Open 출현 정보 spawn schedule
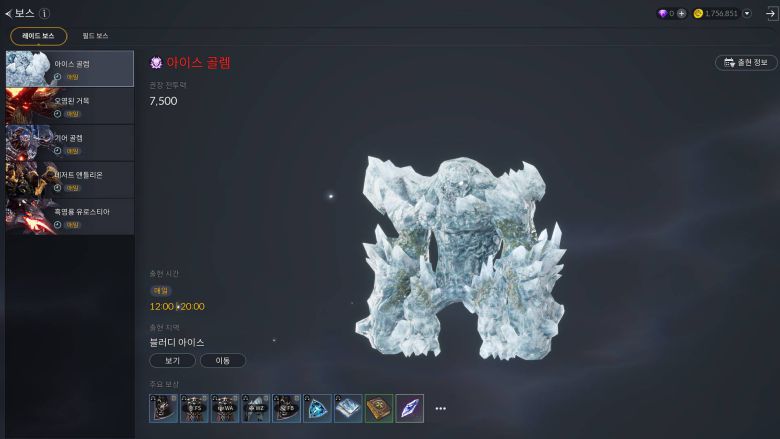780x439 pixels. tap(746, 62)
